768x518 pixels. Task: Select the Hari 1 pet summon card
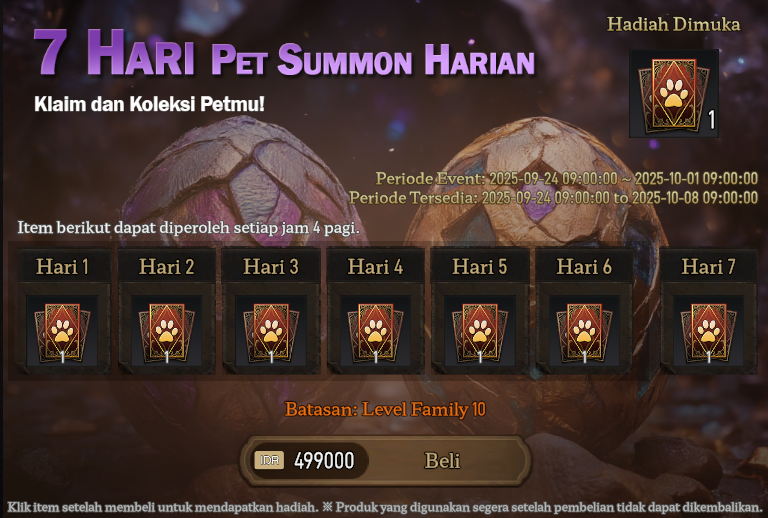pyautogui.click(x=62, y=329)
